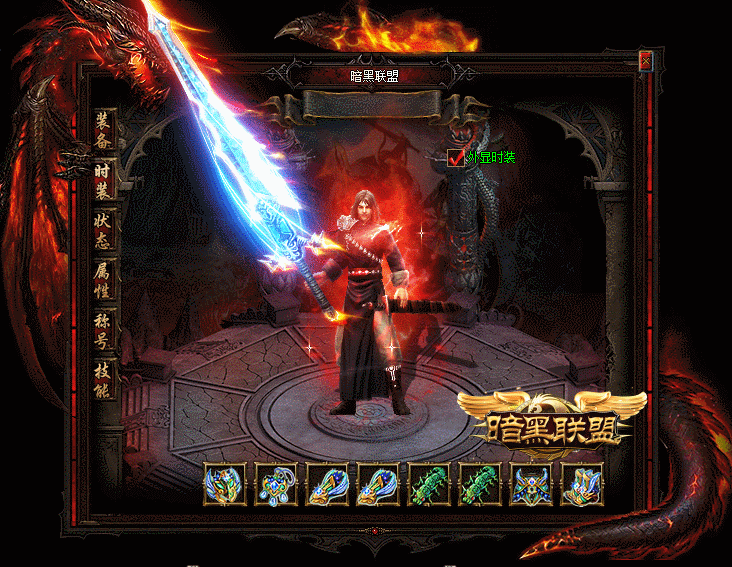
Task: Show the 属性 attributes tab
Action: tap(103, 282)
